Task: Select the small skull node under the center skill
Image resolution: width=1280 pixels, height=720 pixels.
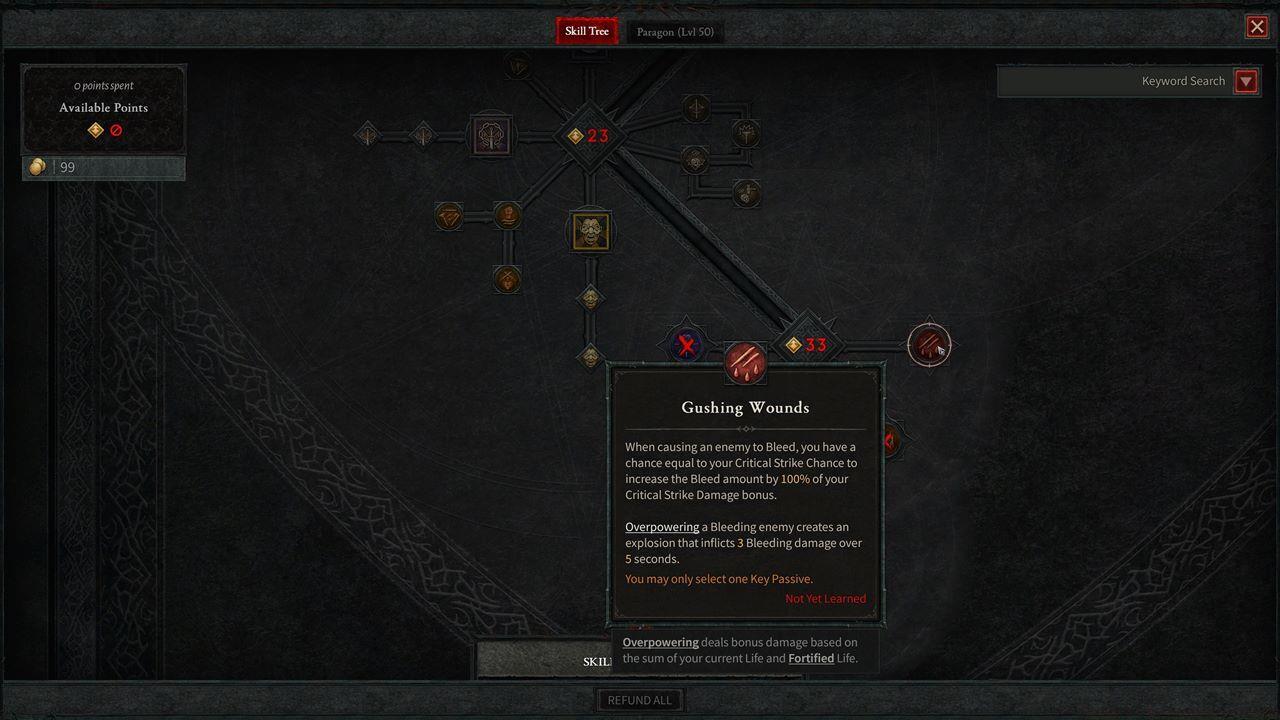Action: 589,299
